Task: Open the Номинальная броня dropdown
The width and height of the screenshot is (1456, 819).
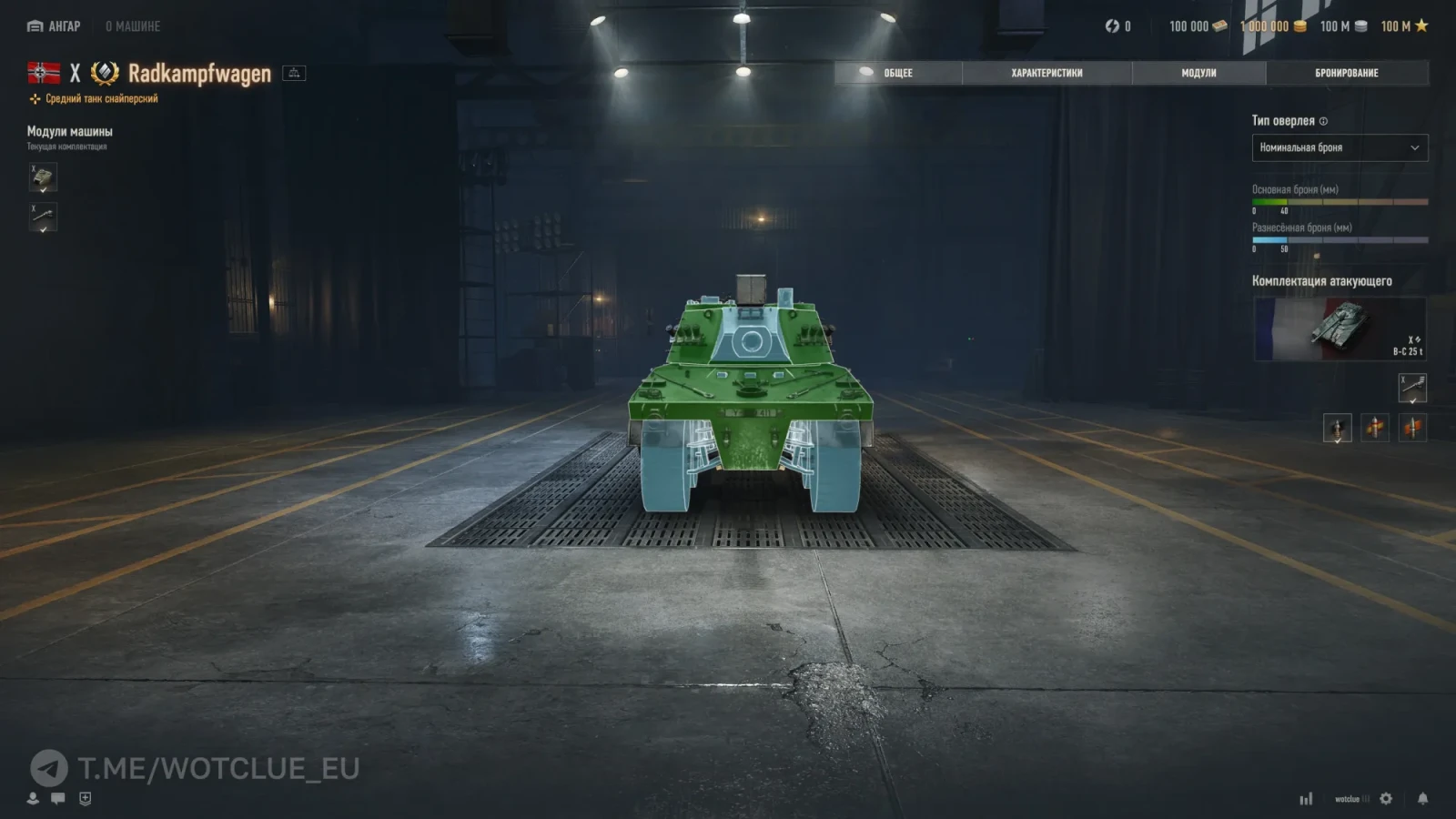Action: tap(1340, 147)
